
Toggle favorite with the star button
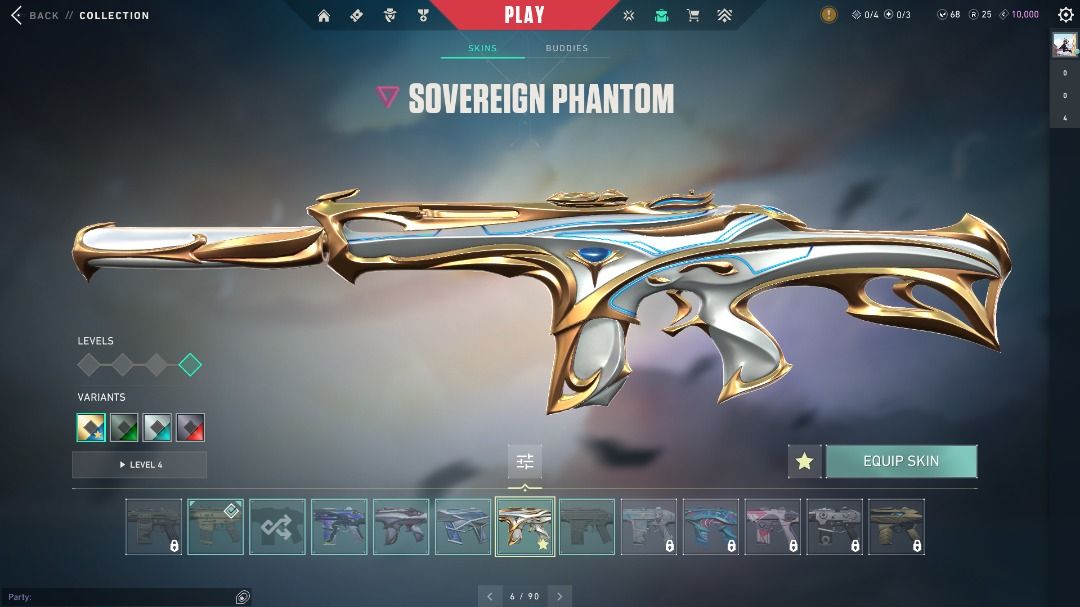804,461
